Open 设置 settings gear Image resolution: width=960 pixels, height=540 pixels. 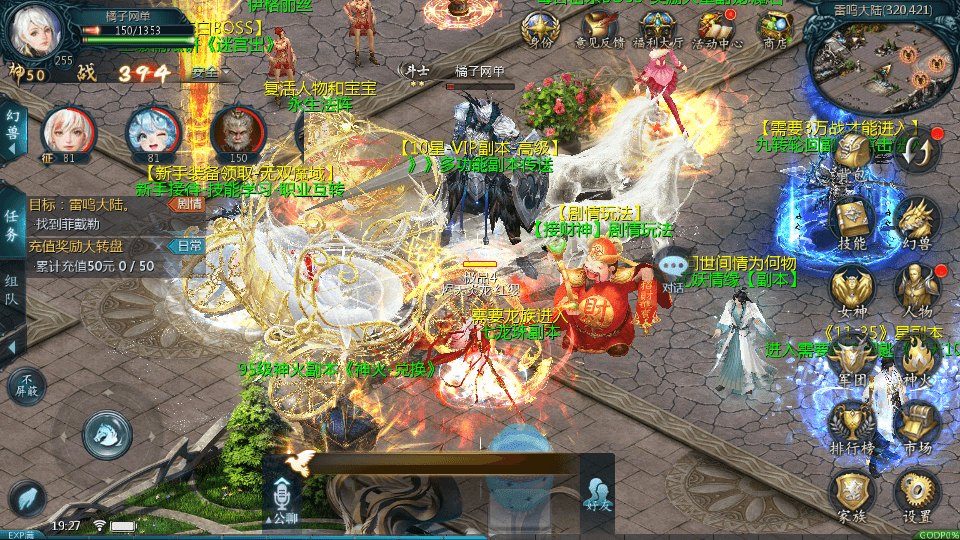click(x=916, y=495)
